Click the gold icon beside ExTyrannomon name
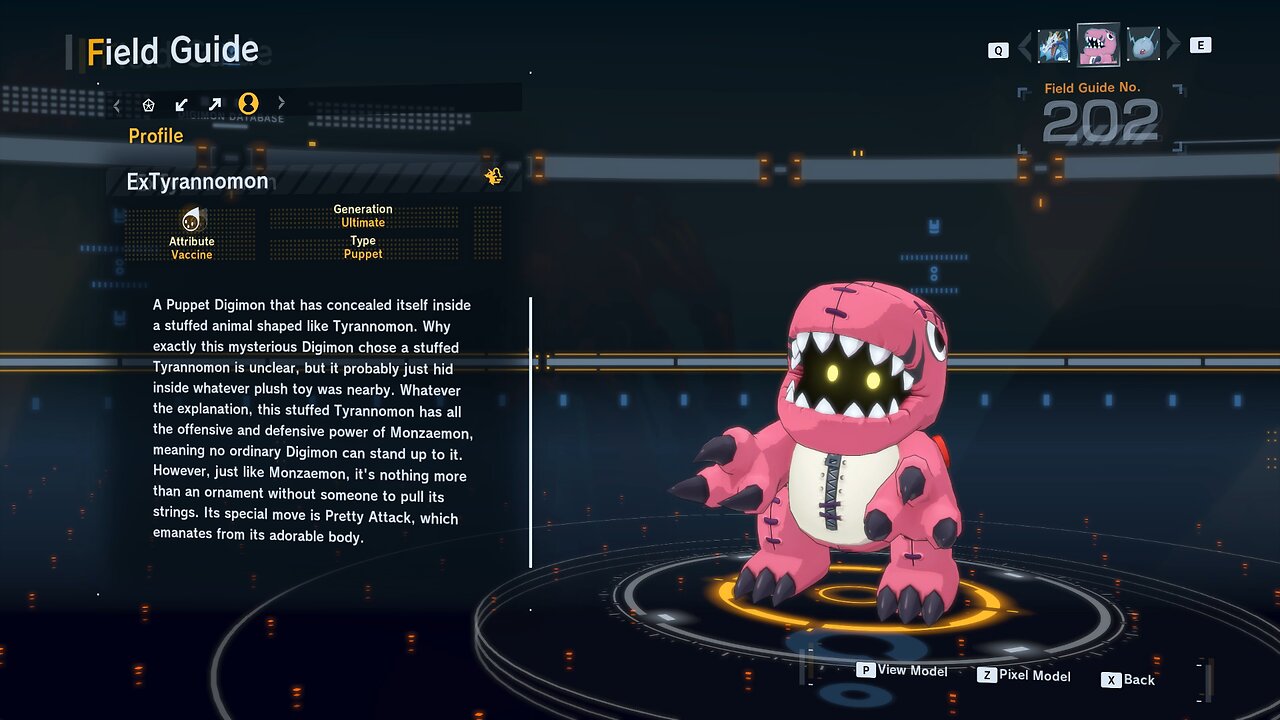Screen dimensions: 1280x720 point(494,177)
